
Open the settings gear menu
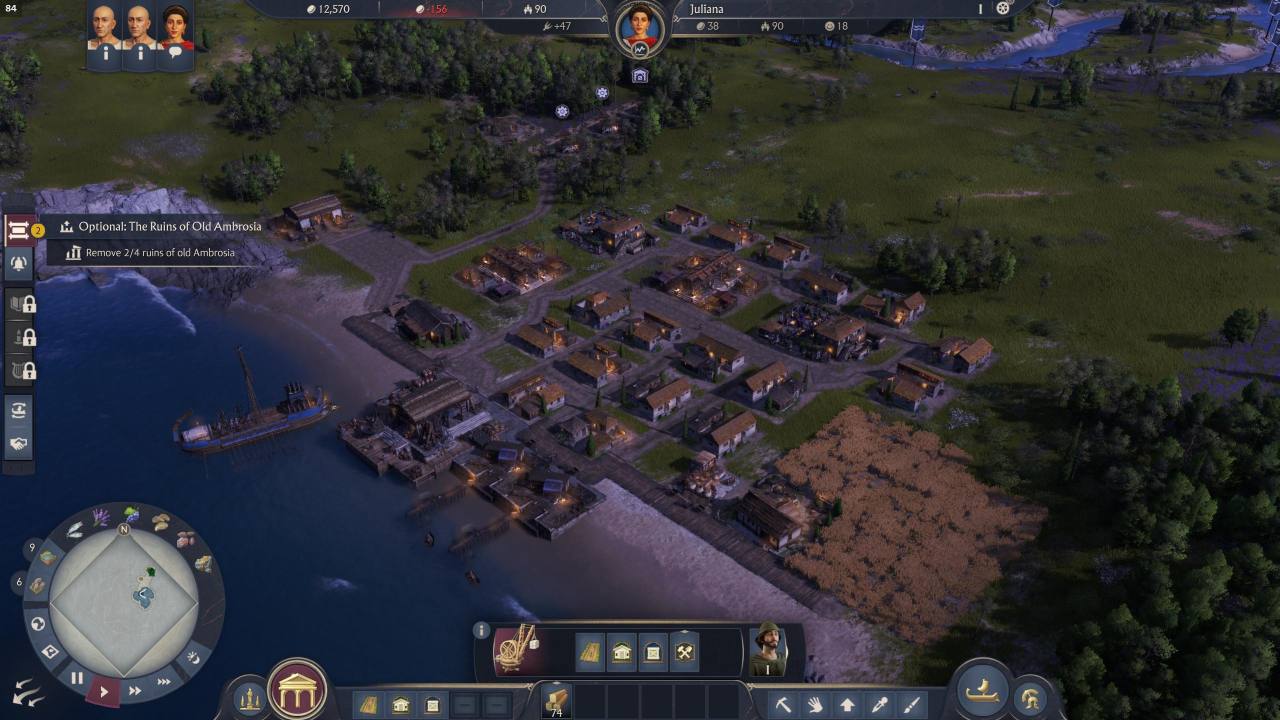tap(1003, 9)
